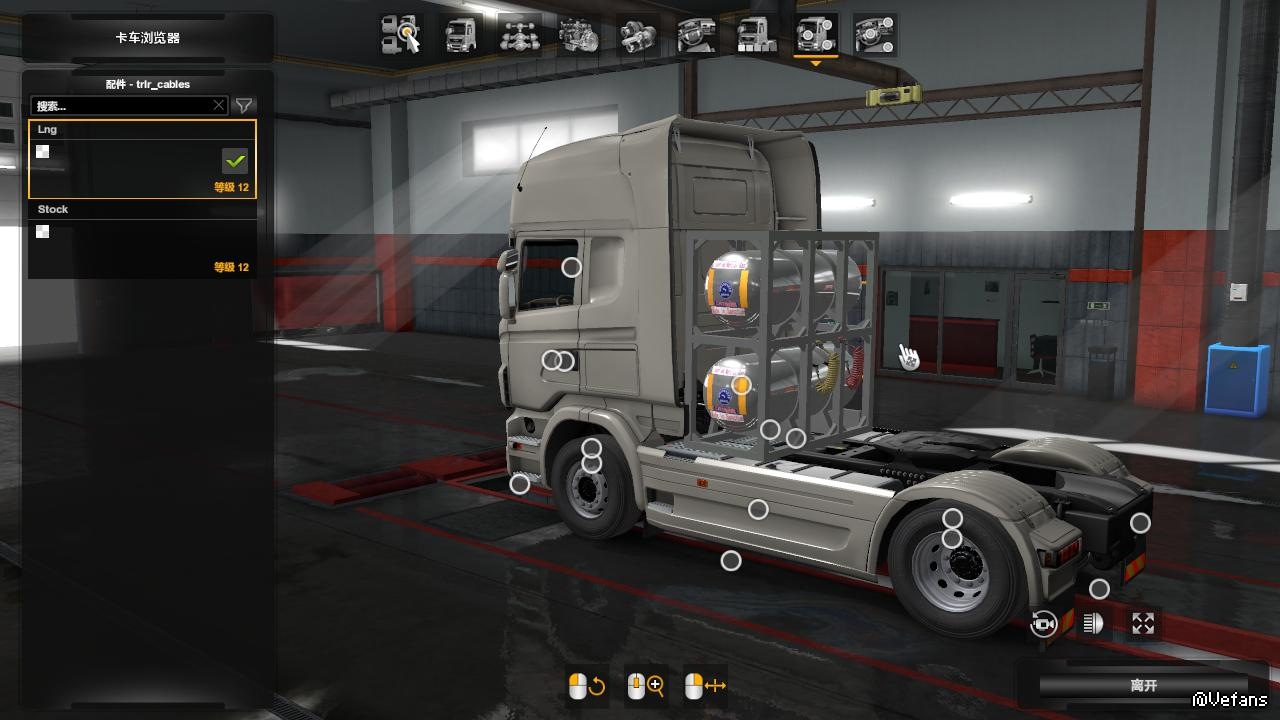The image size is (1280, 720).
Task: Focus the parts search field
Action: point(124,105)
